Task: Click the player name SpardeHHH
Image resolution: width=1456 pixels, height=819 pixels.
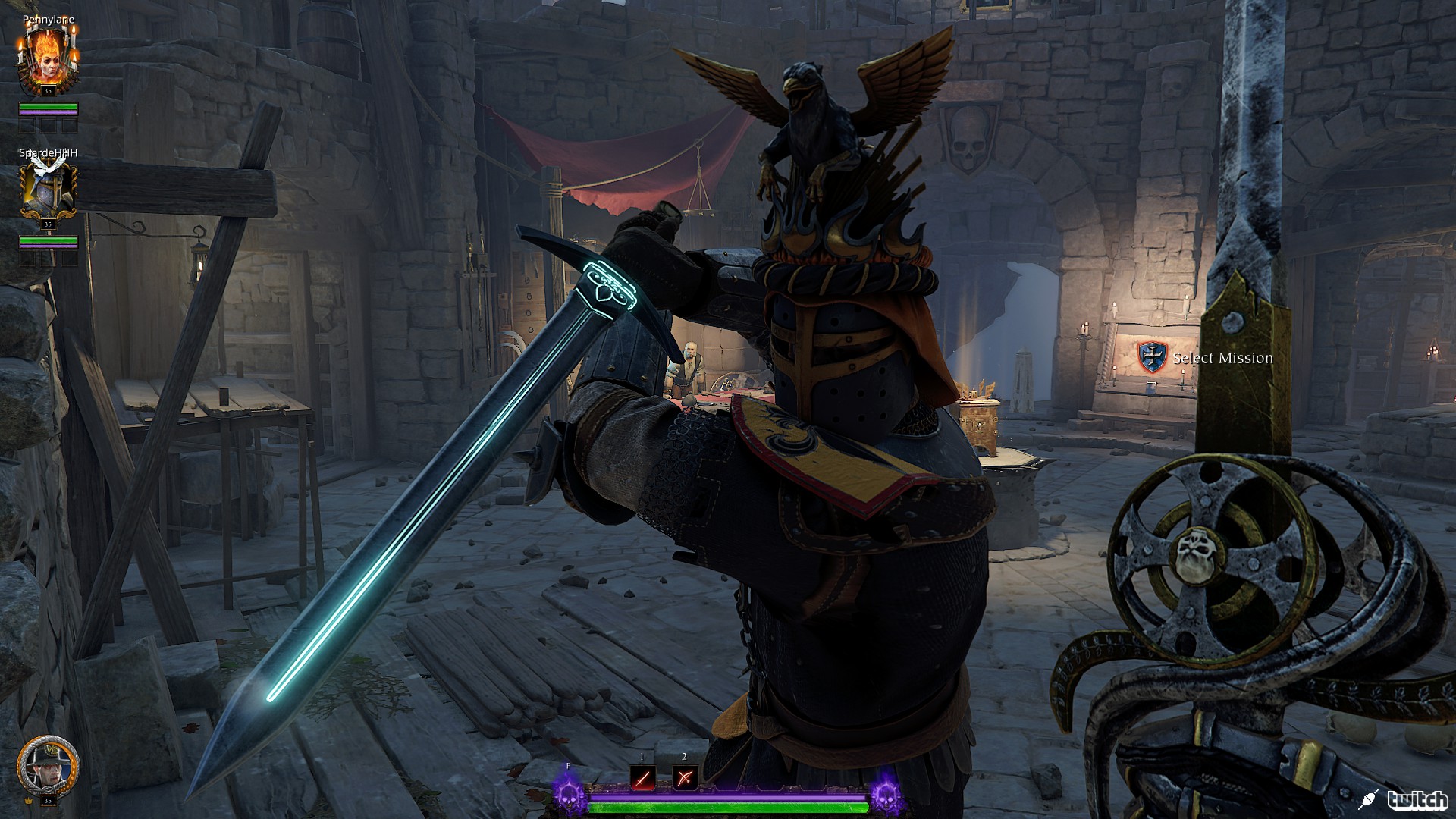Action: pos(49,152)
